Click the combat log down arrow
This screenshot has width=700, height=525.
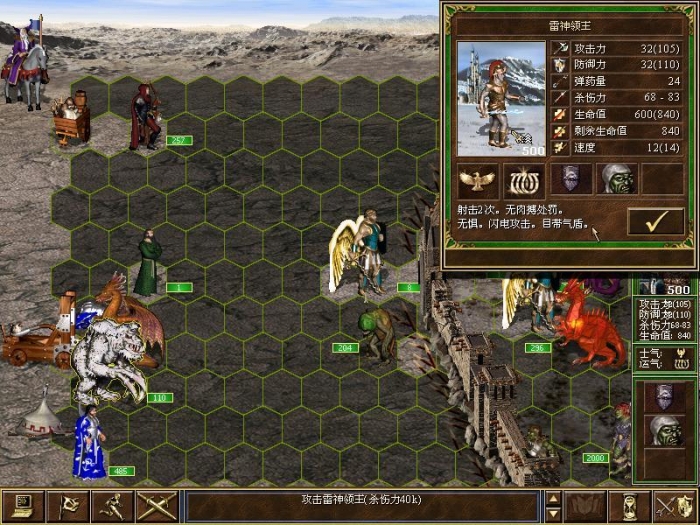click(553, 514)
